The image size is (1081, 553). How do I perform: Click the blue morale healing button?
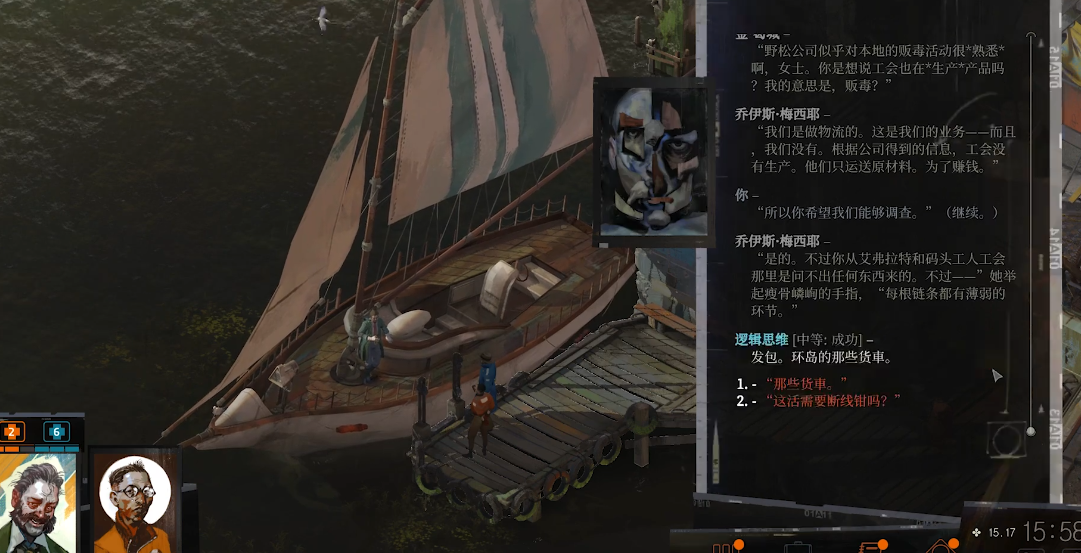click(x=56, y=432)
